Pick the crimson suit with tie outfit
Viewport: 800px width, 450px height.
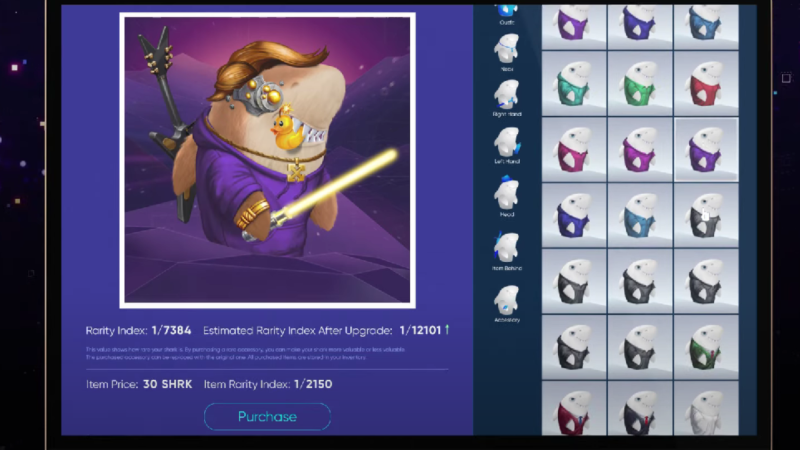pos(574,410)
